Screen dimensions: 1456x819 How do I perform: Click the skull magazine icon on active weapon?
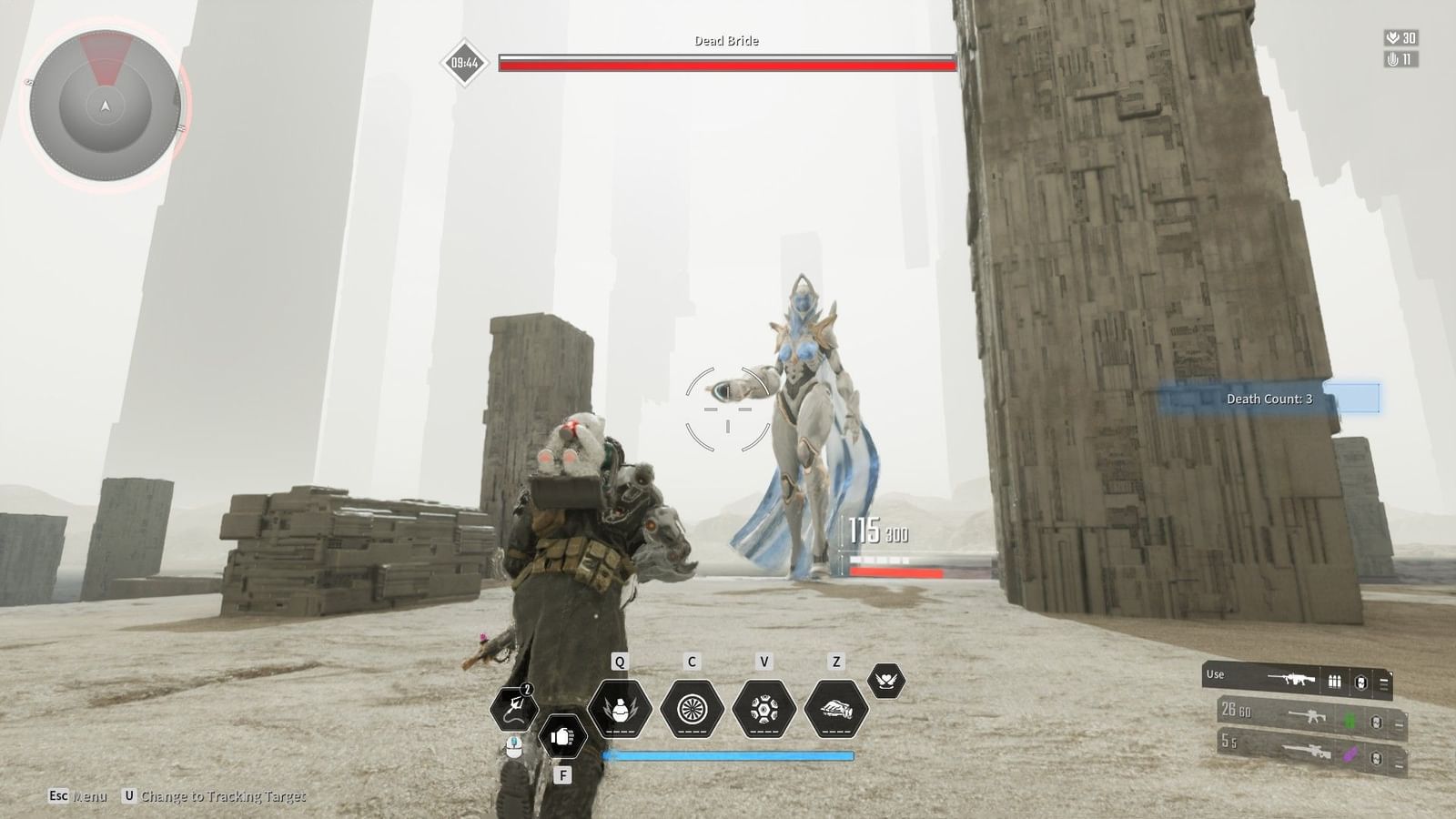click(1360, 679)
